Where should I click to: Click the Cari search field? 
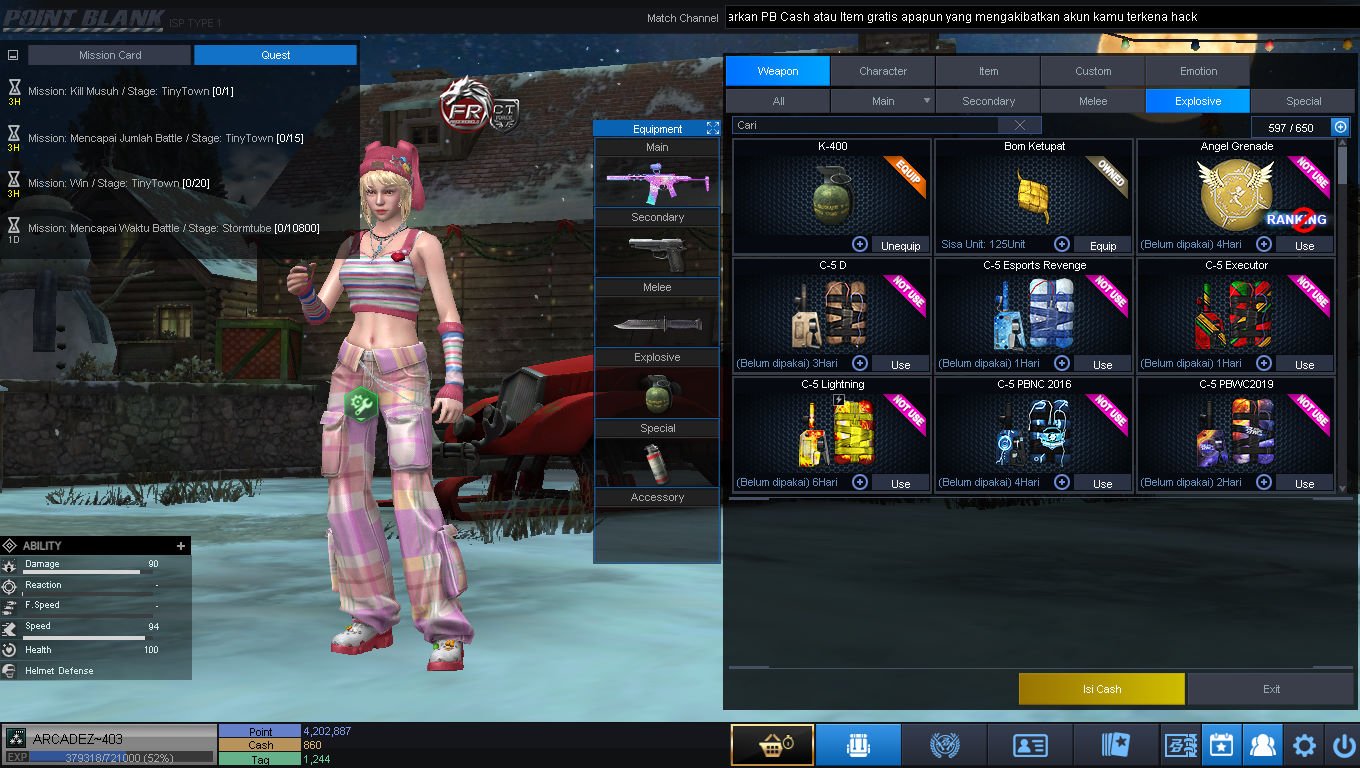[865, 125]
